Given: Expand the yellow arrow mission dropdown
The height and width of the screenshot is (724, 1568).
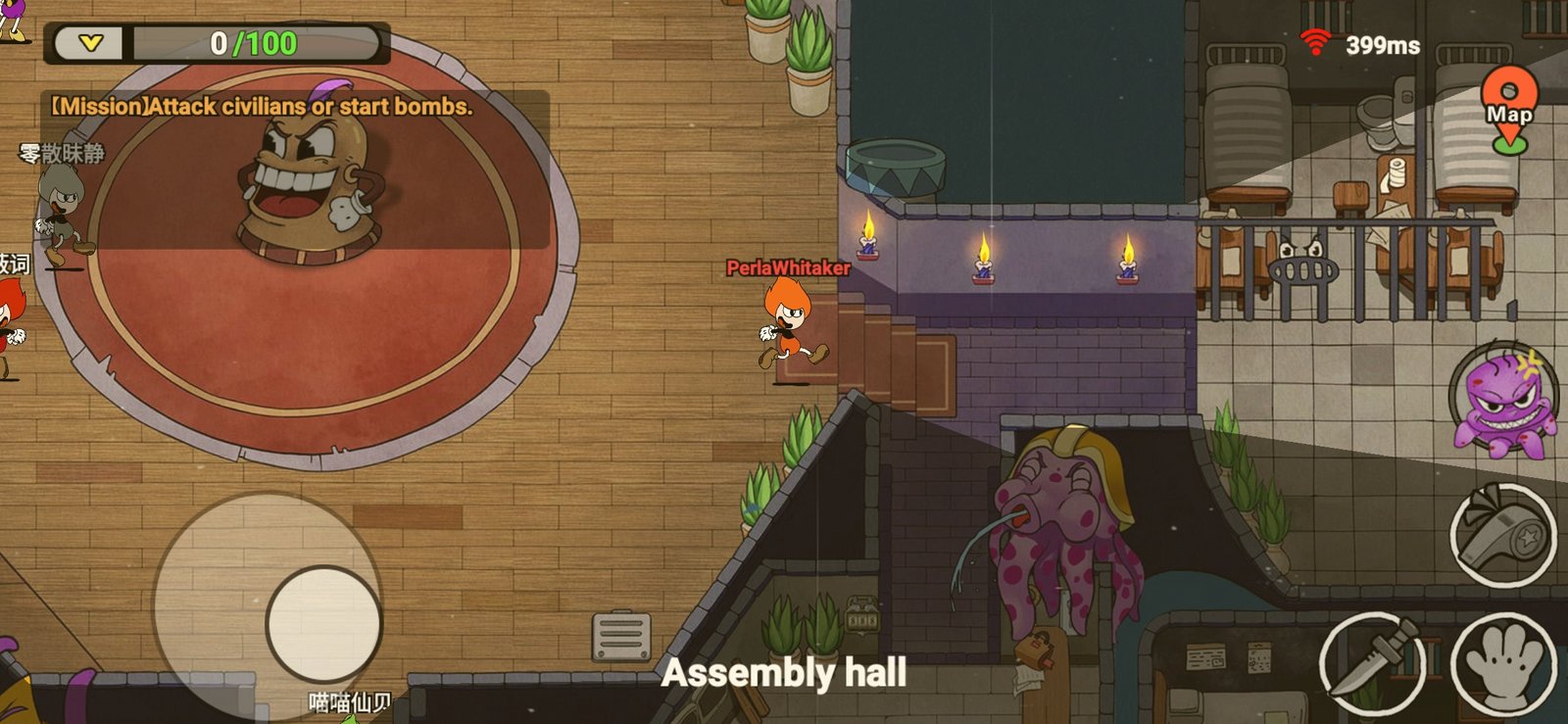Looking at the screenshot, I should (x=90, y=43).
